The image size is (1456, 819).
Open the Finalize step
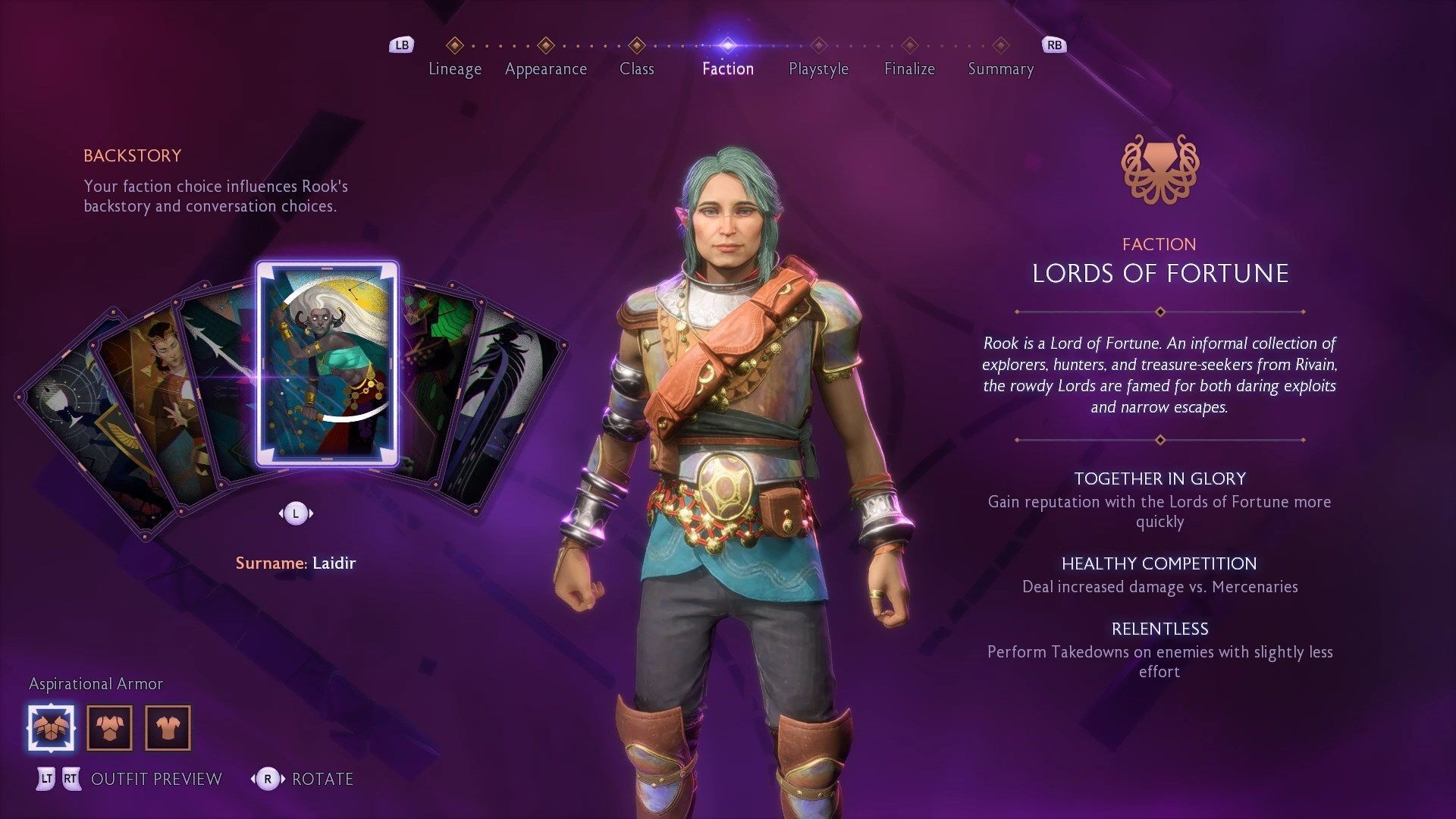pos(909,68)
